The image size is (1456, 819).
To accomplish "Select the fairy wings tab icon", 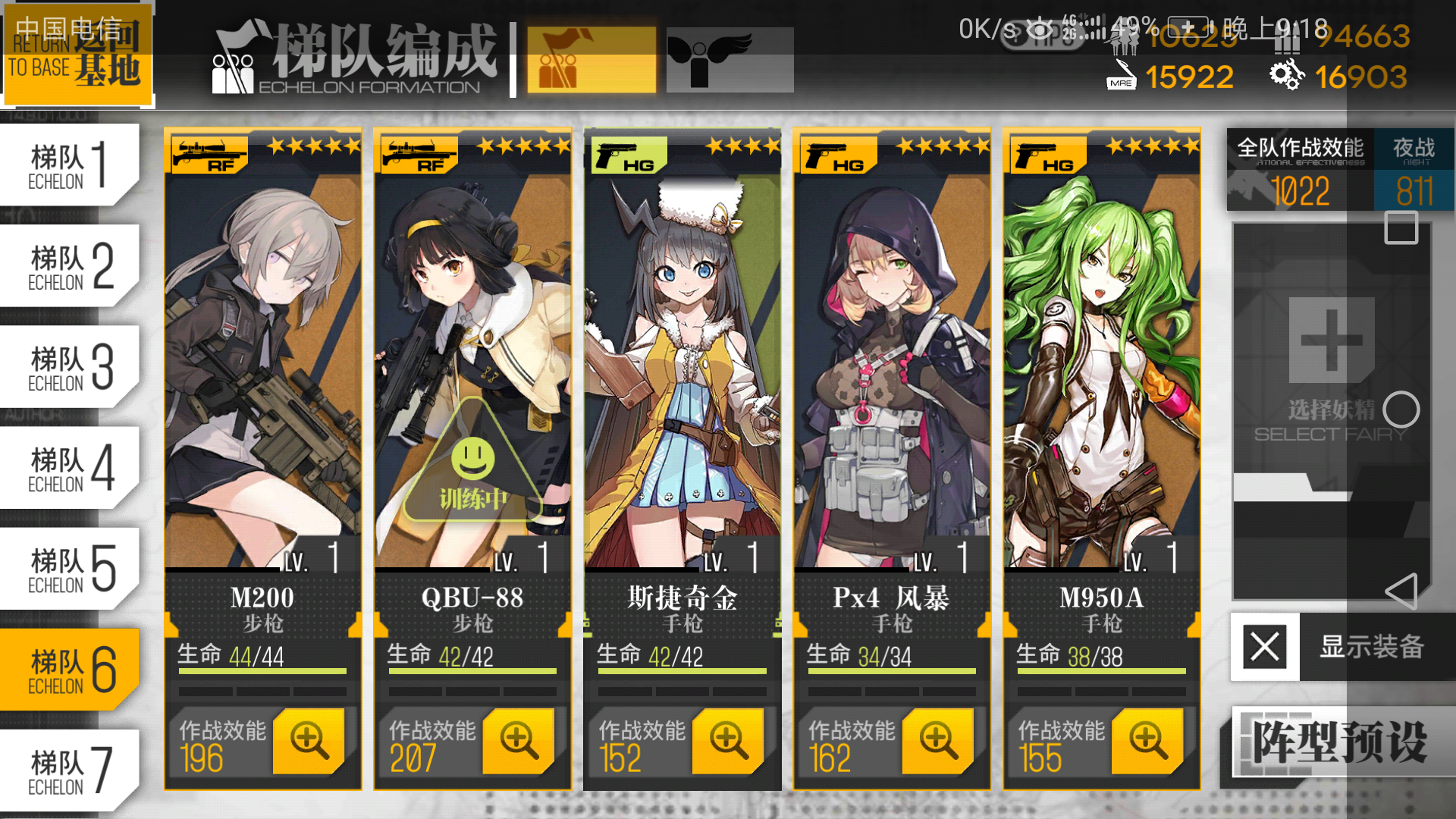I will pos(730,59).
